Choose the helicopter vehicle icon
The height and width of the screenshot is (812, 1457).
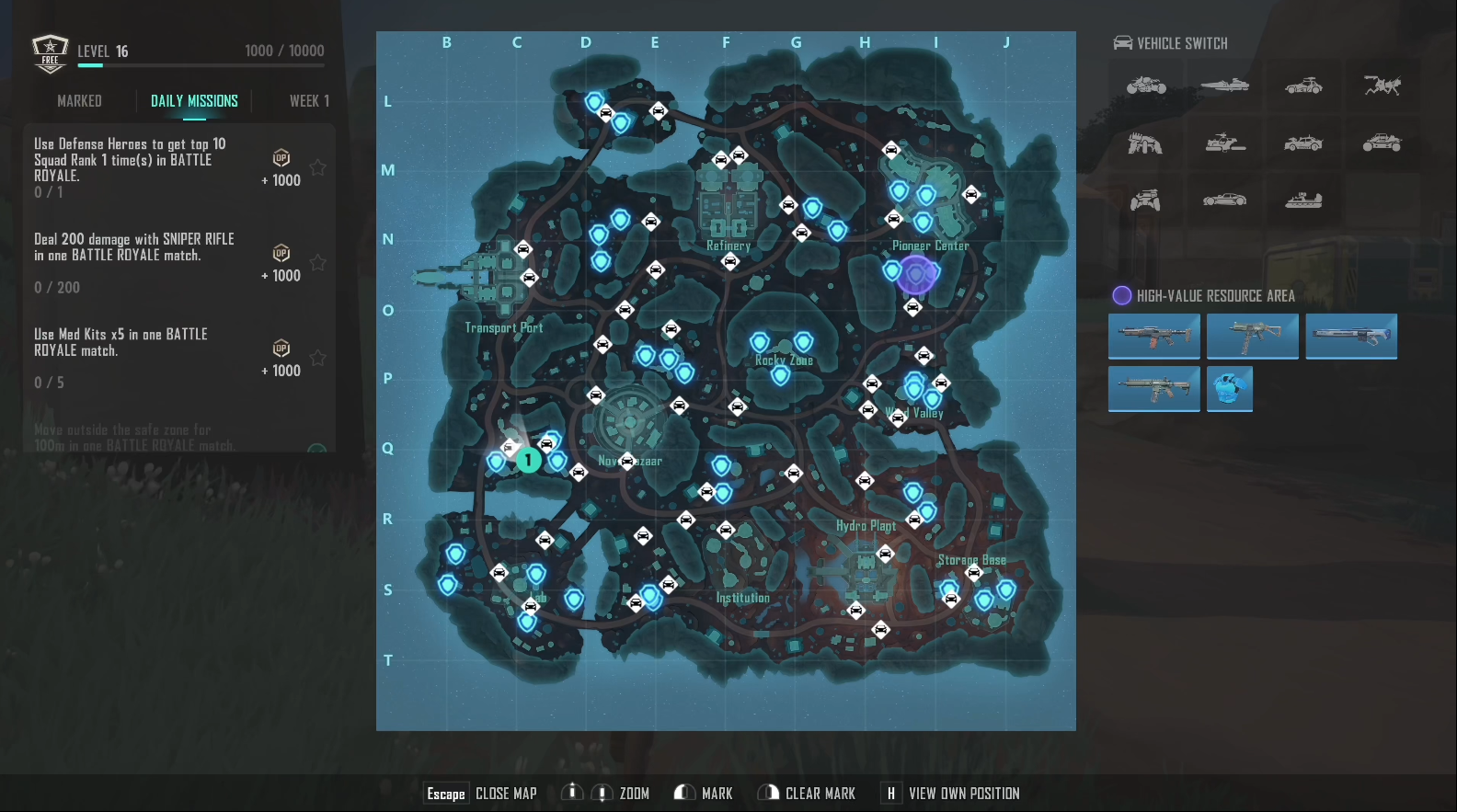point(1224,144)
